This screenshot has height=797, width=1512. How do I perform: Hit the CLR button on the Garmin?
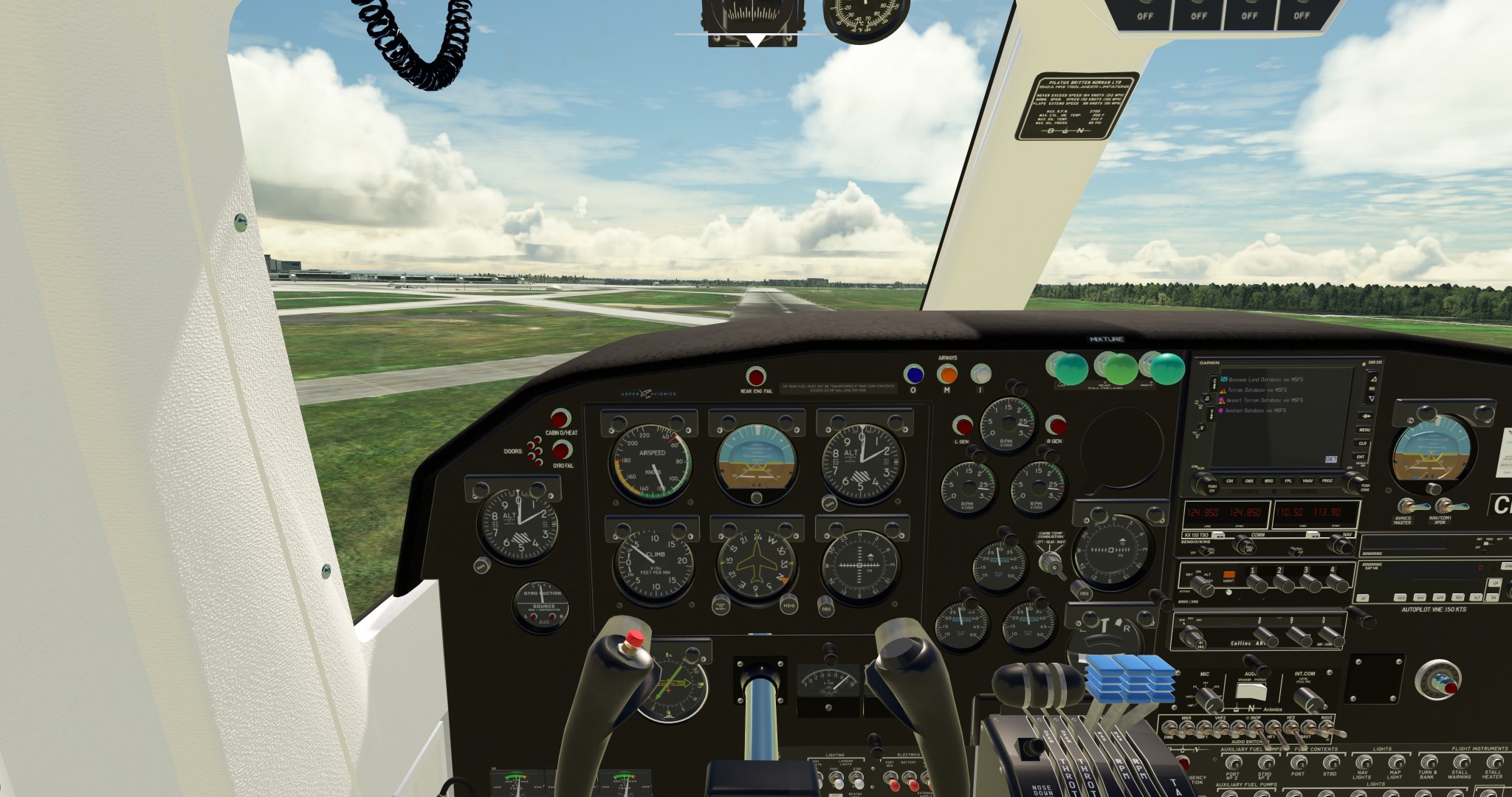[1363, 444]
